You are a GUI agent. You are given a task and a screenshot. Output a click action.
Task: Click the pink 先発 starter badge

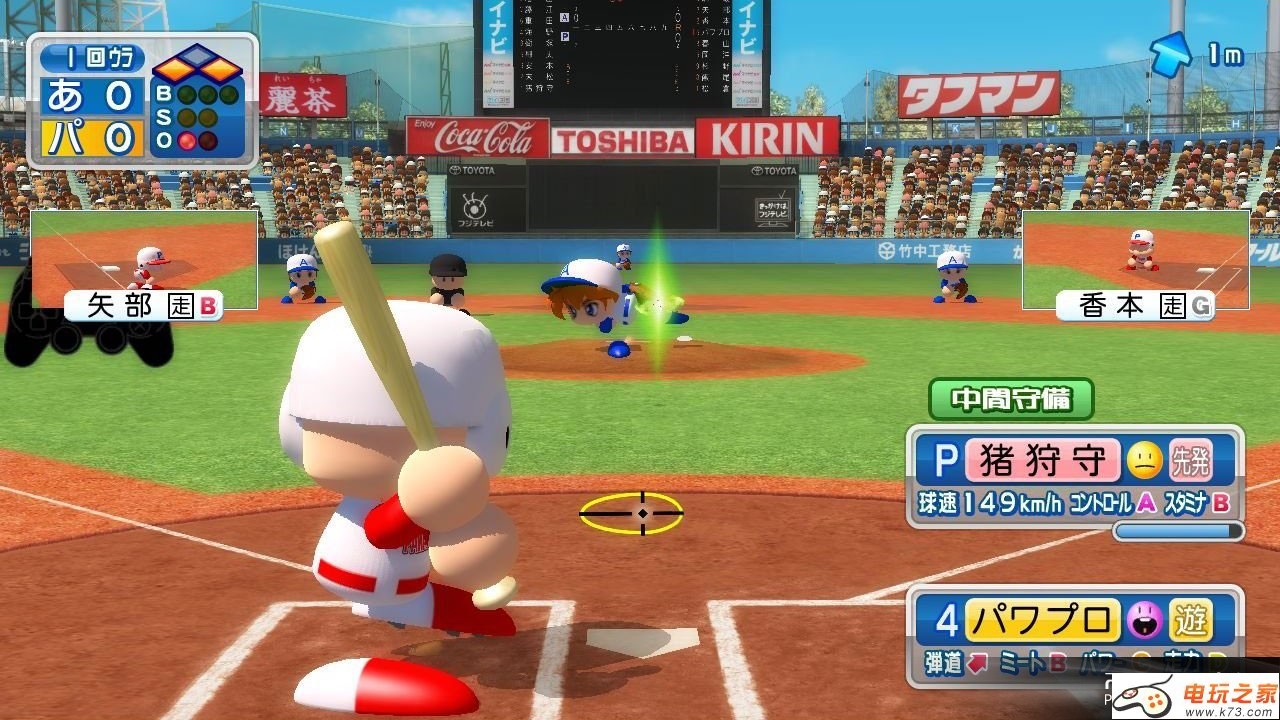coord(1190,461)
